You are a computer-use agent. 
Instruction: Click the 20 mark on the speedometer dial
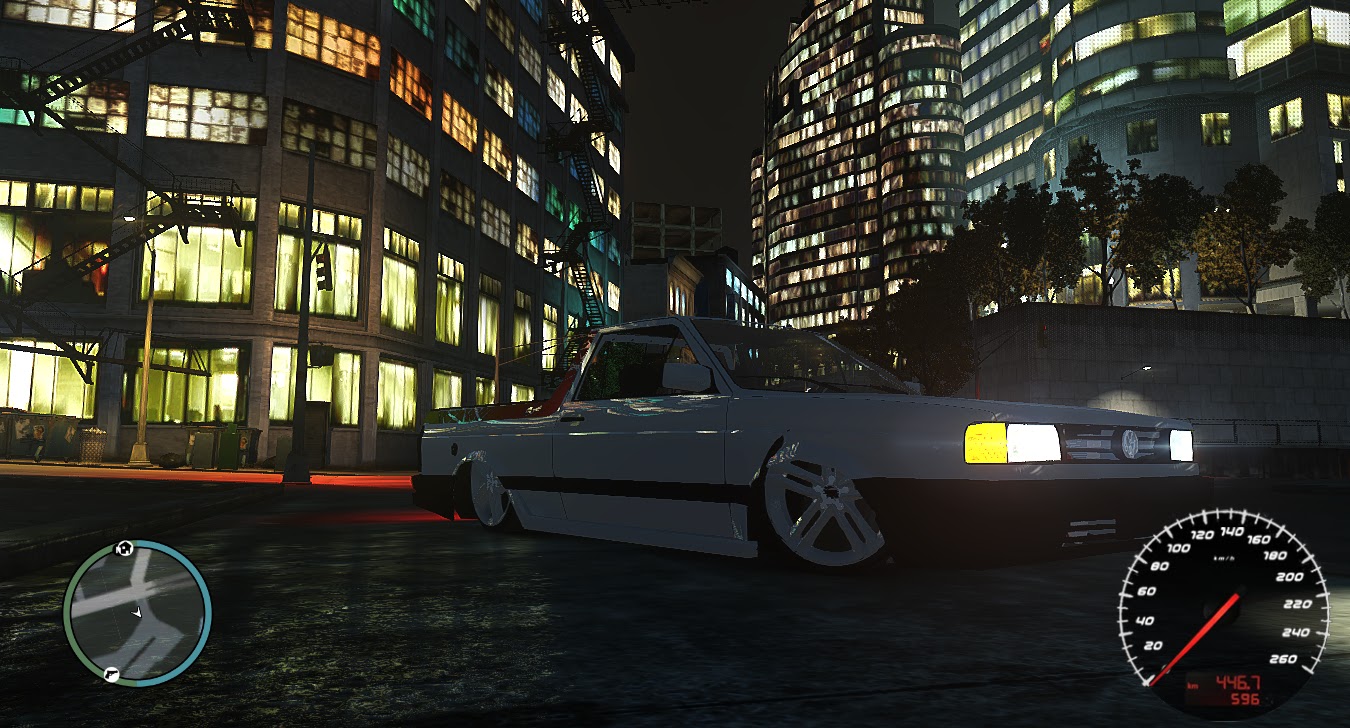point(1152,645)
